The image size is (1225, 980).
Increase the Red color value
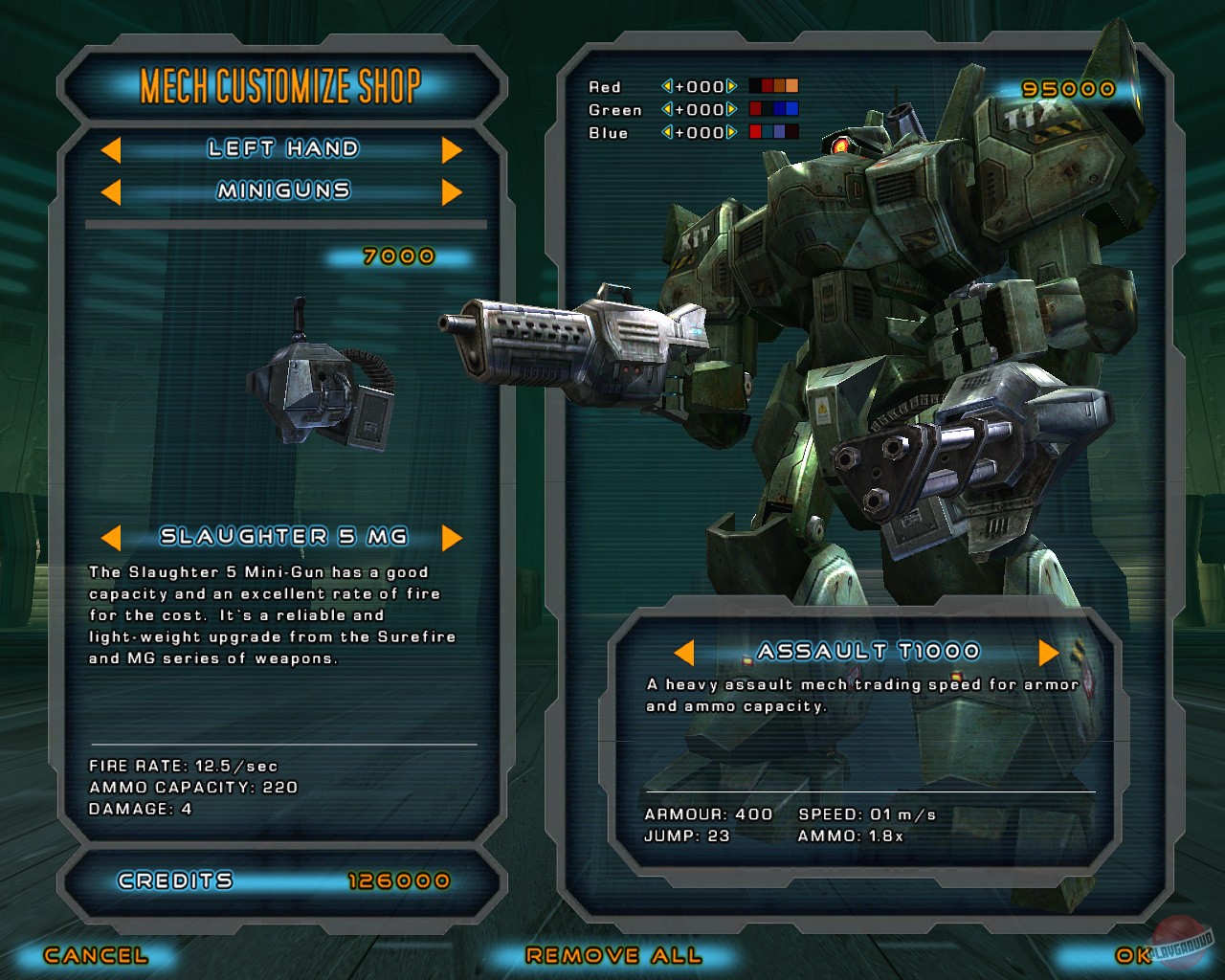tap(731, 86)
